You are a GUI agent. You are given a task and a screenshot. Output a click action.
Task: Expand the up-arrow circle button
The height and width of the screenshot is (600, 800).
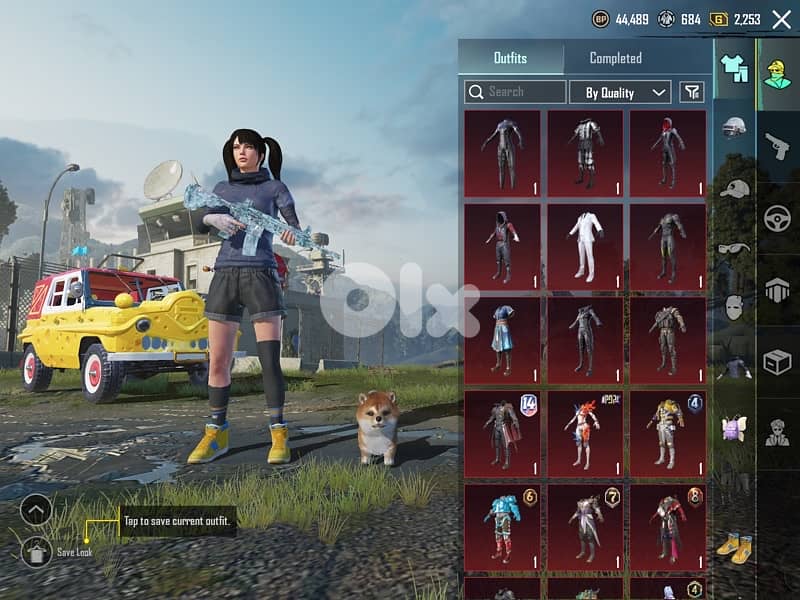pos(36,511)
